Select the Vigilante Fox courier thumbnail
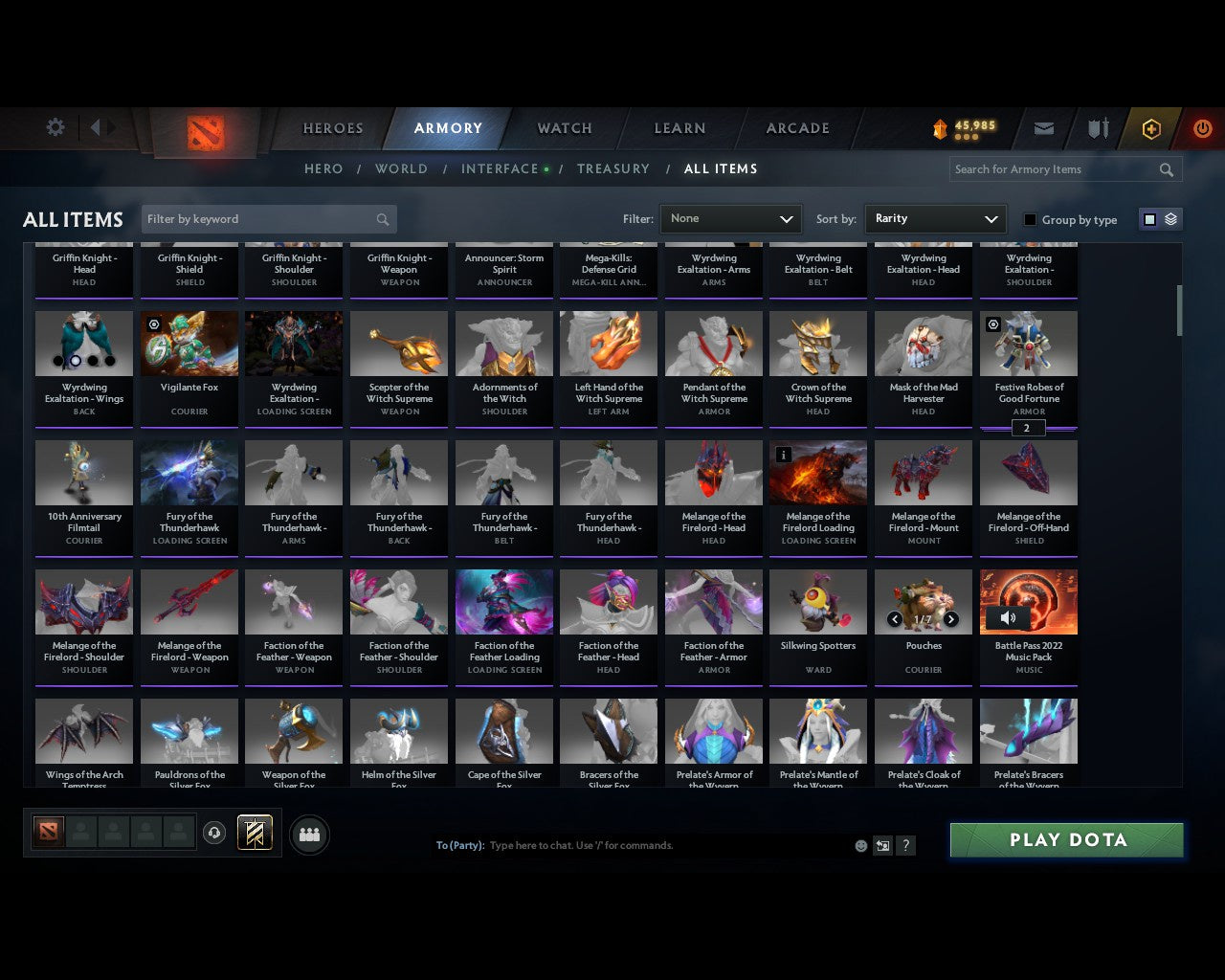This screenshot has width=1225, height=980. tap(189, 343)
